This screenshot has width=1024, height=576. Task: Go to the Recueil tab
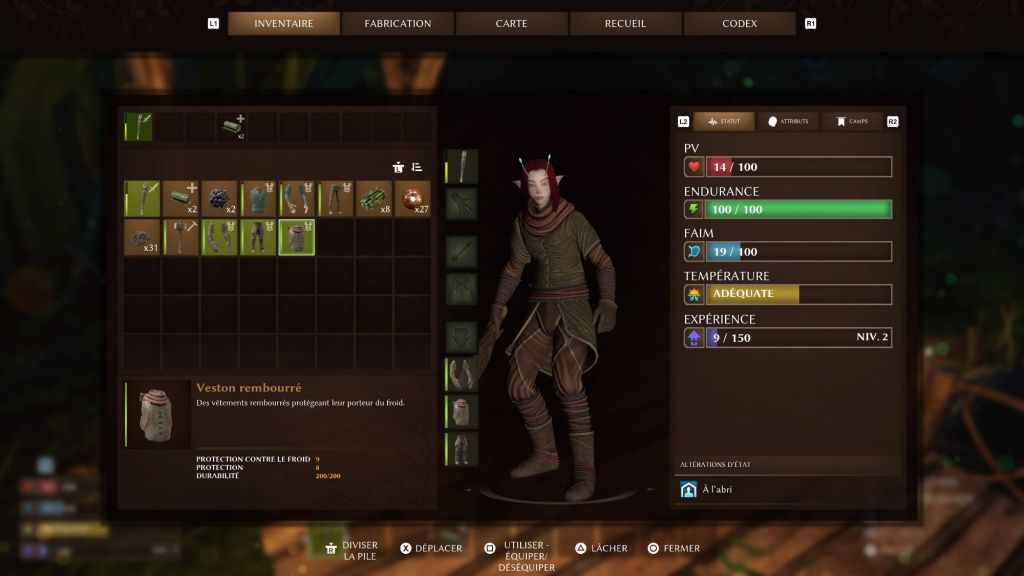pyautogui.click(x=626, y=23)
